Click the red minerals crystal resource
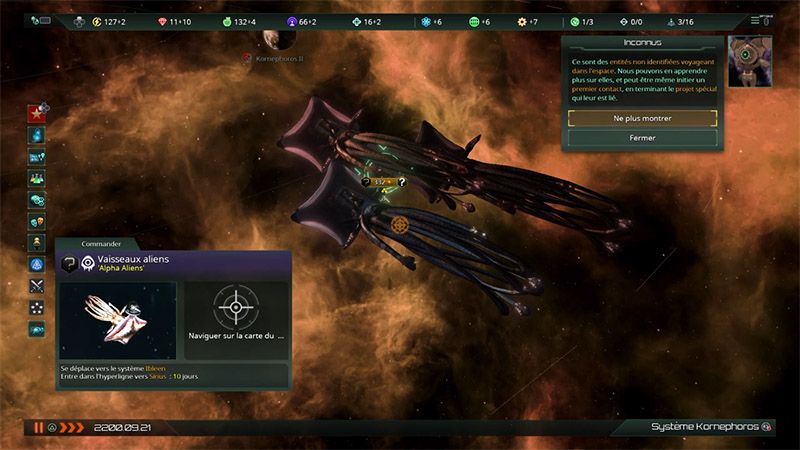Viewport: 800px width, 450px height. [171, 22]
